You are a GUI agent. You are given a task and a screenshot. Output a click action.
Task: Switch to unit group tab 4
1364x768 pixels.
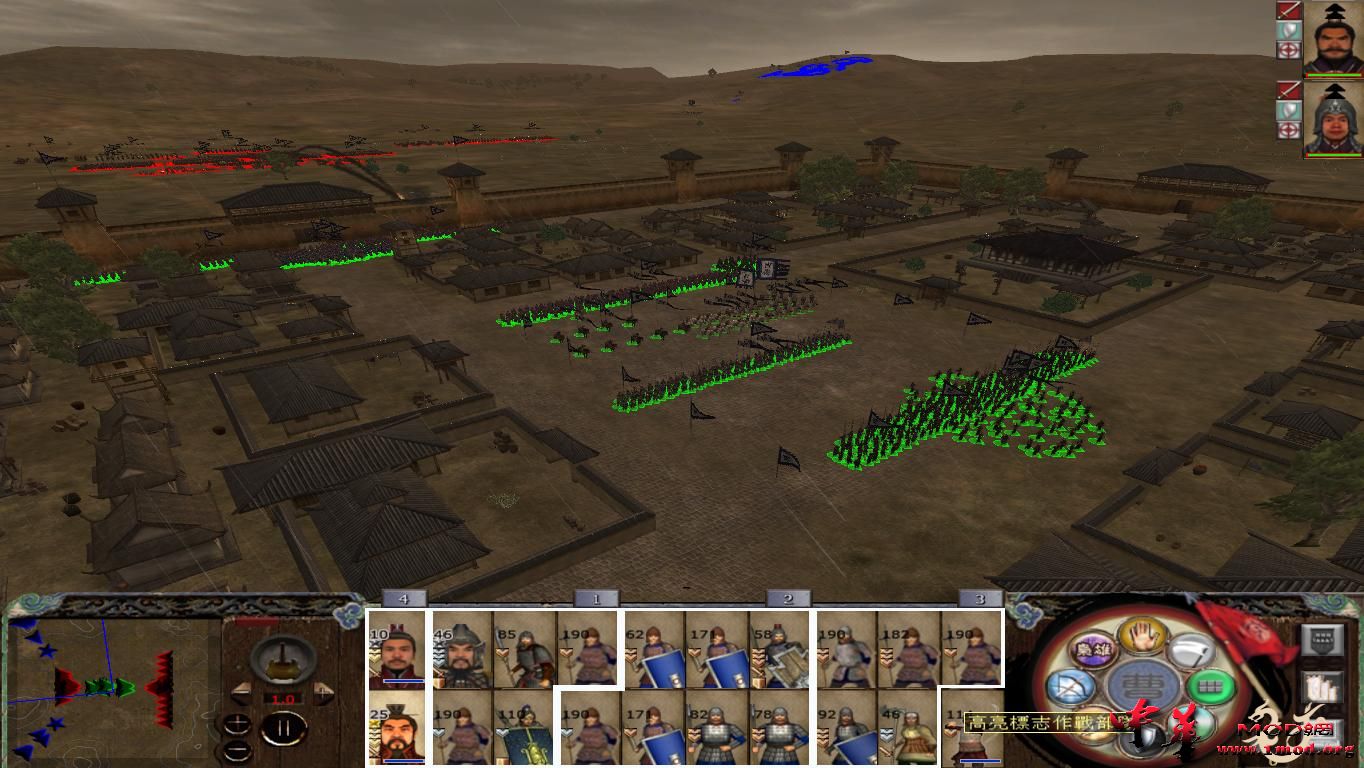(404, 596)
